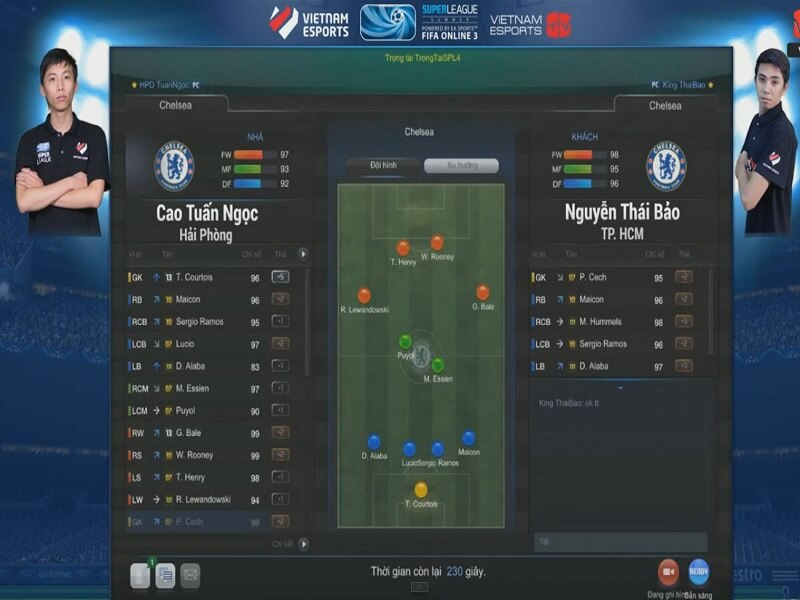Open the chat list icon in the bottom bar
800x600 pixels.
165,575
